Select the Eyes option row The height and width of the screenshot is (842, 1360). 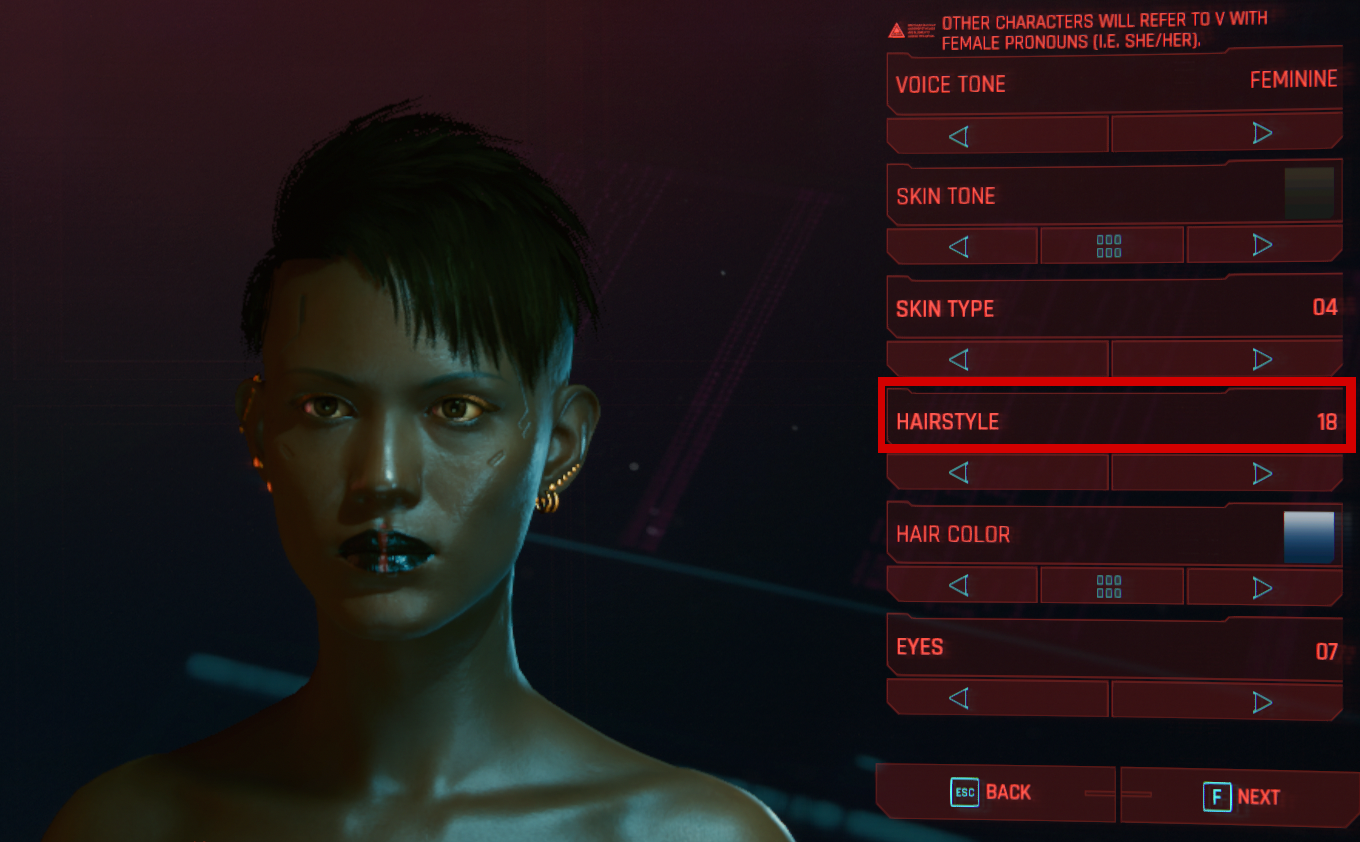(1114, 649)
